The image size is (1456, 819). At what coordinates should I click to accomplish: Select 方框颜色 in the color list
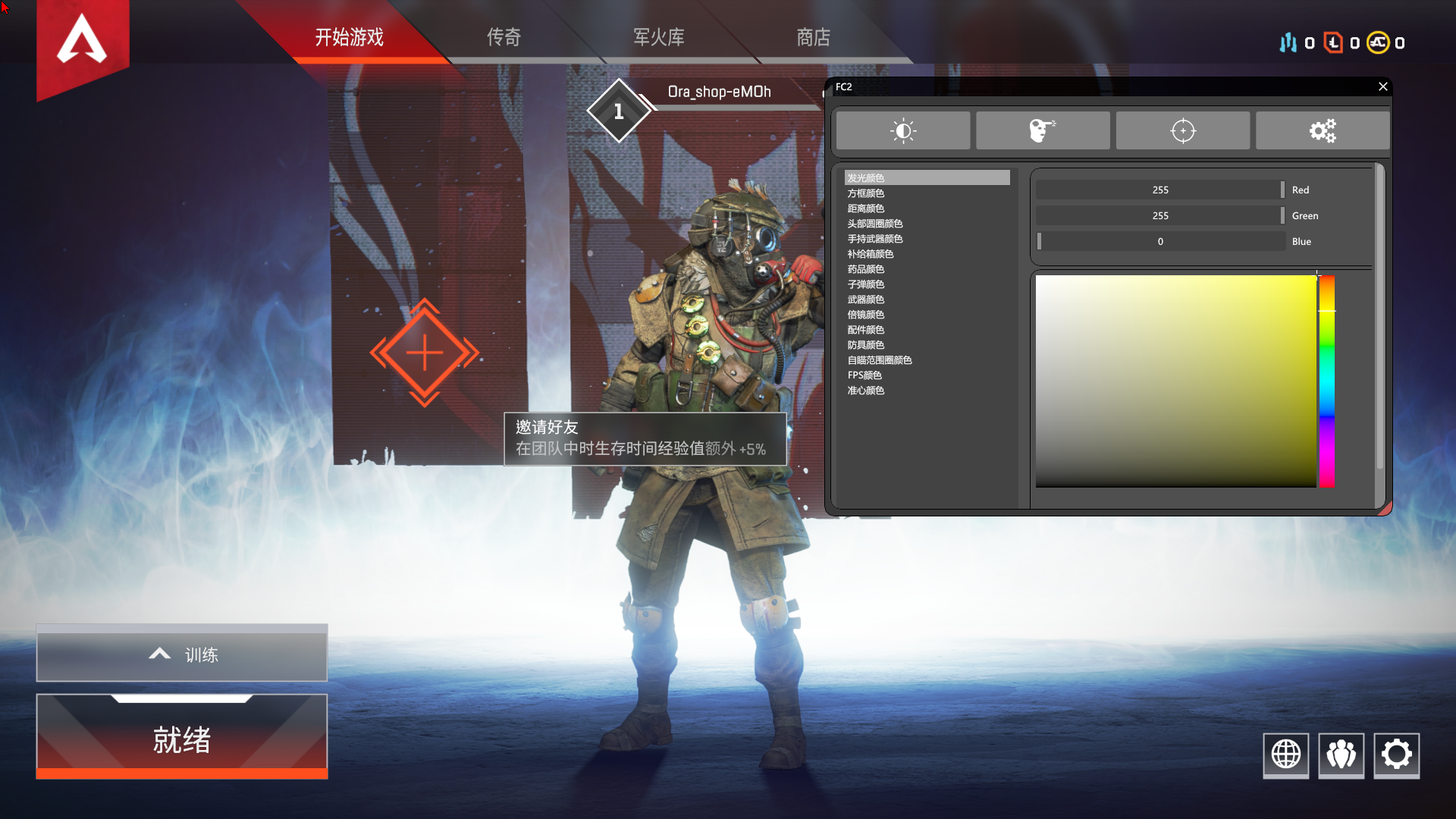coord(866,193)
